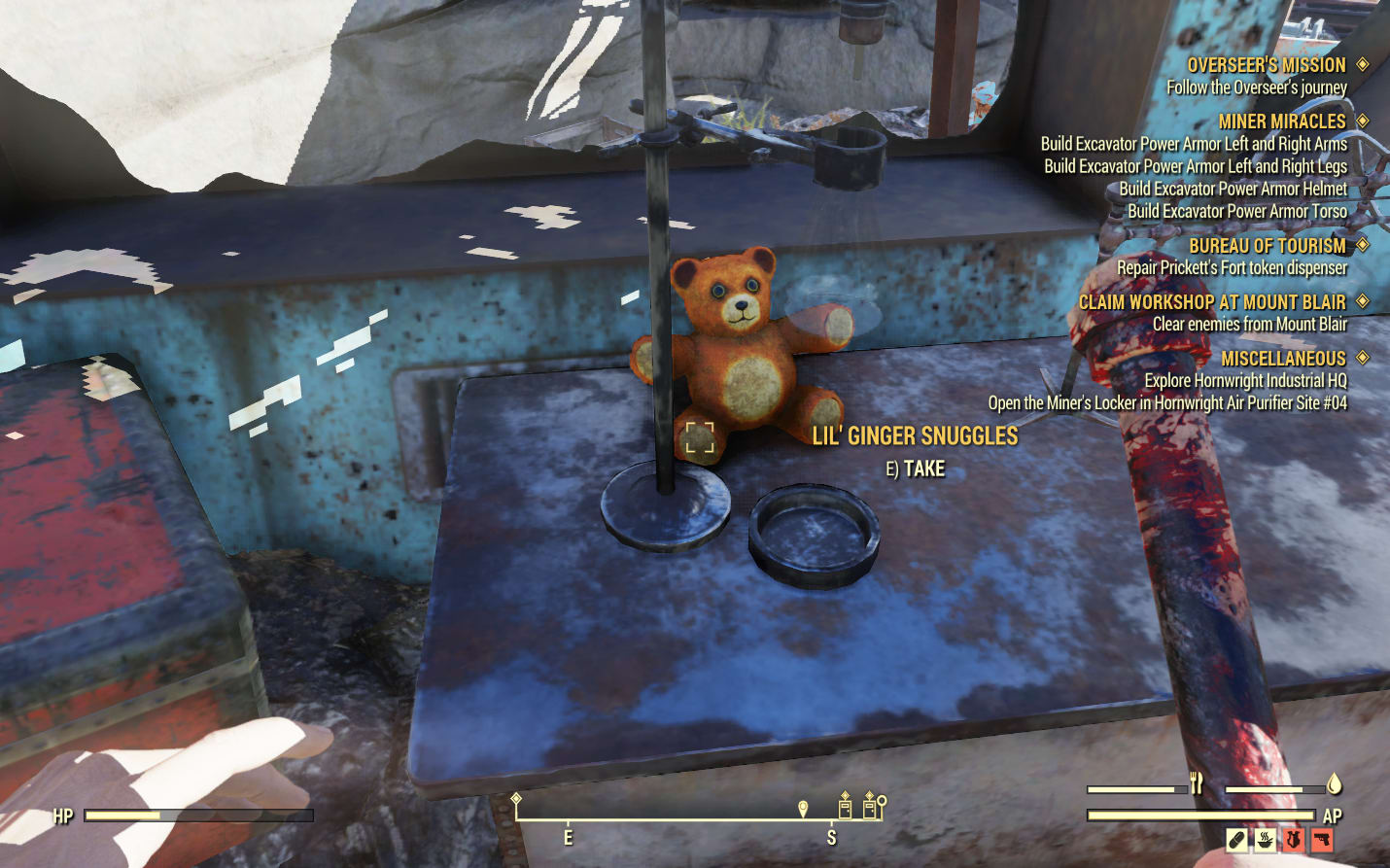Screen dimensions: 1390x868
Task: Click the pill chem effect status icon
Action: [x=1236, y=839]
